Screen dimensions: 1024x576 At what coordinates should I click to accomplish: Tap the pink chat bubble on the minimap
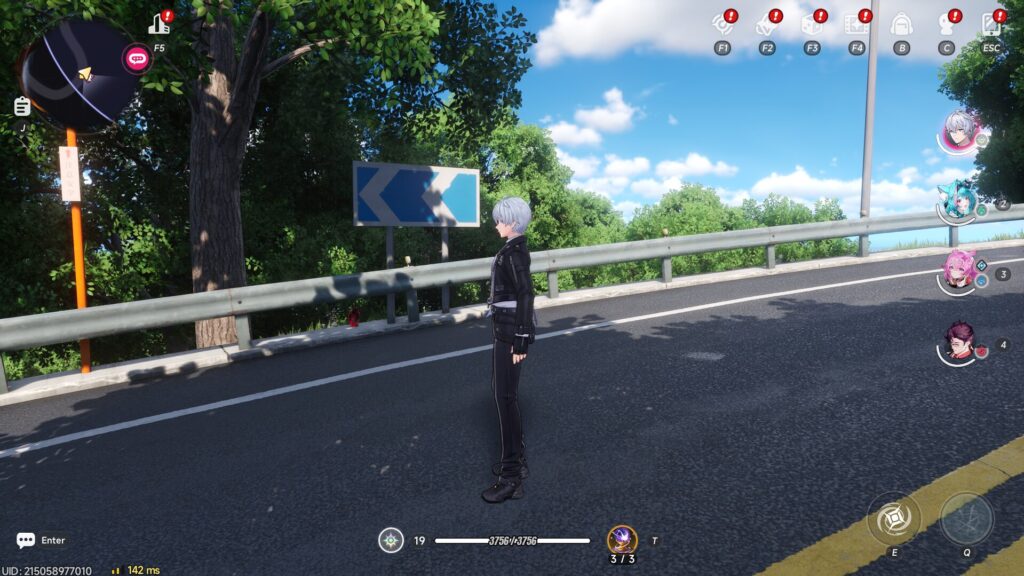(x=137, y=58)
